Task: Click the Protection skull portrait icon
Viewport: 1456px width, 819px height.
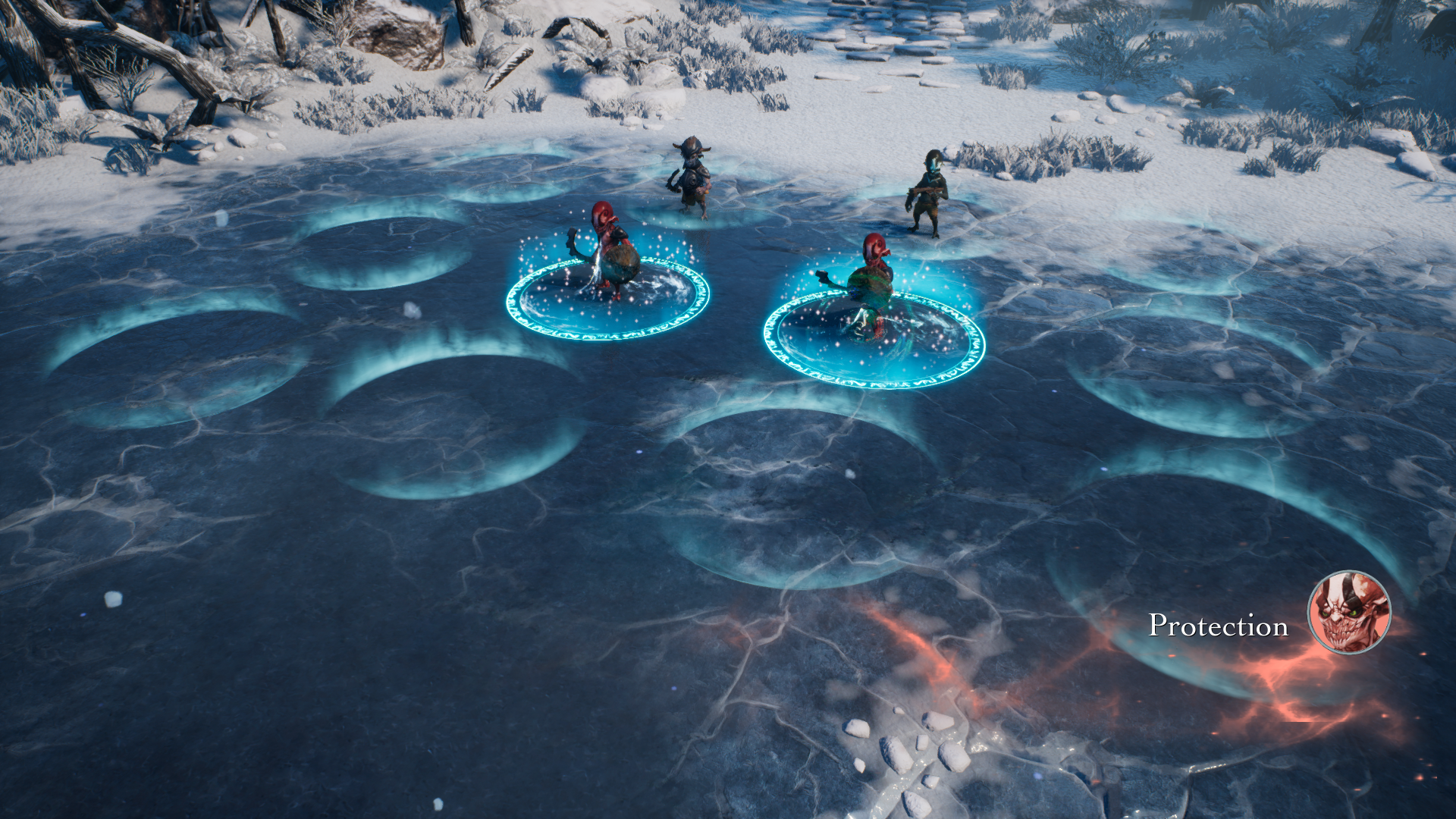Action: point(1349,612)
